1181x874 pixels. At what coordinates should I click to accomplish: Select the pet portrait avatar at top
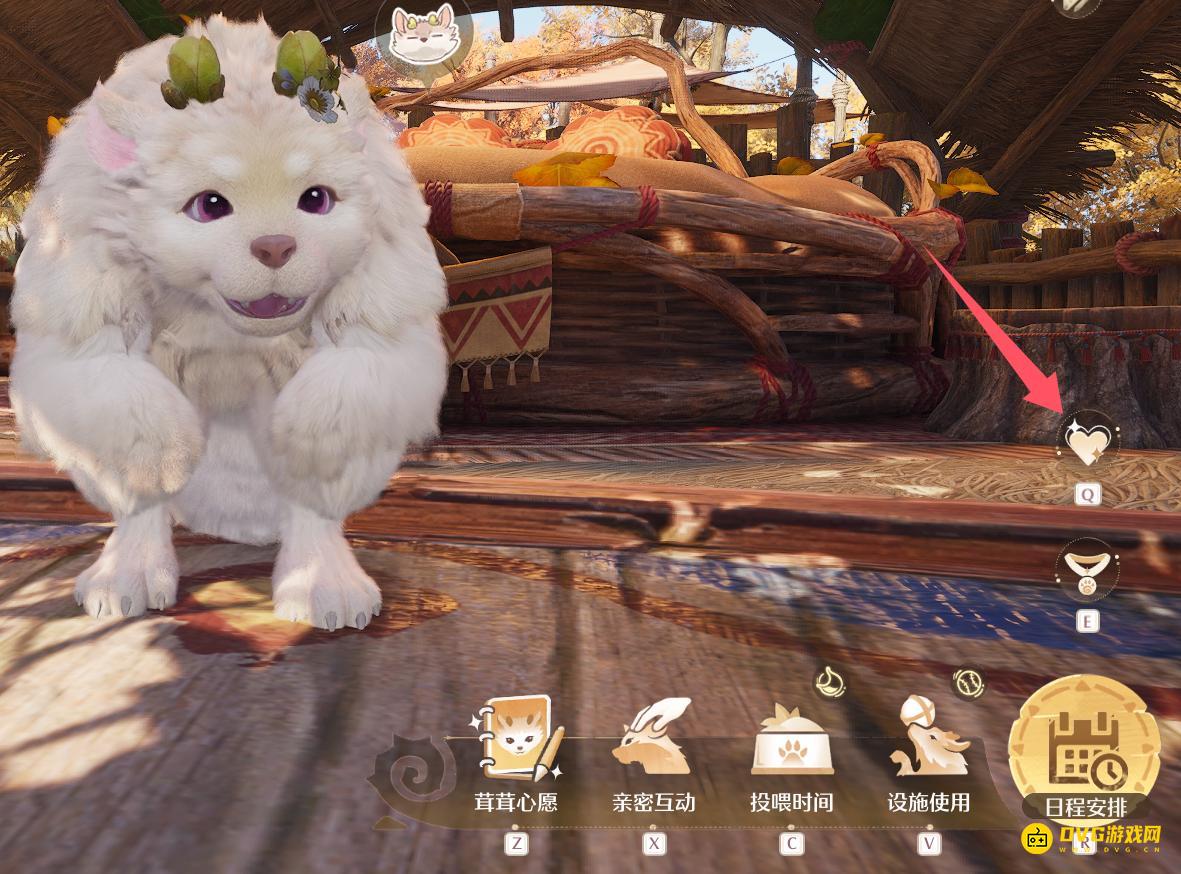(x=418, y=33)
